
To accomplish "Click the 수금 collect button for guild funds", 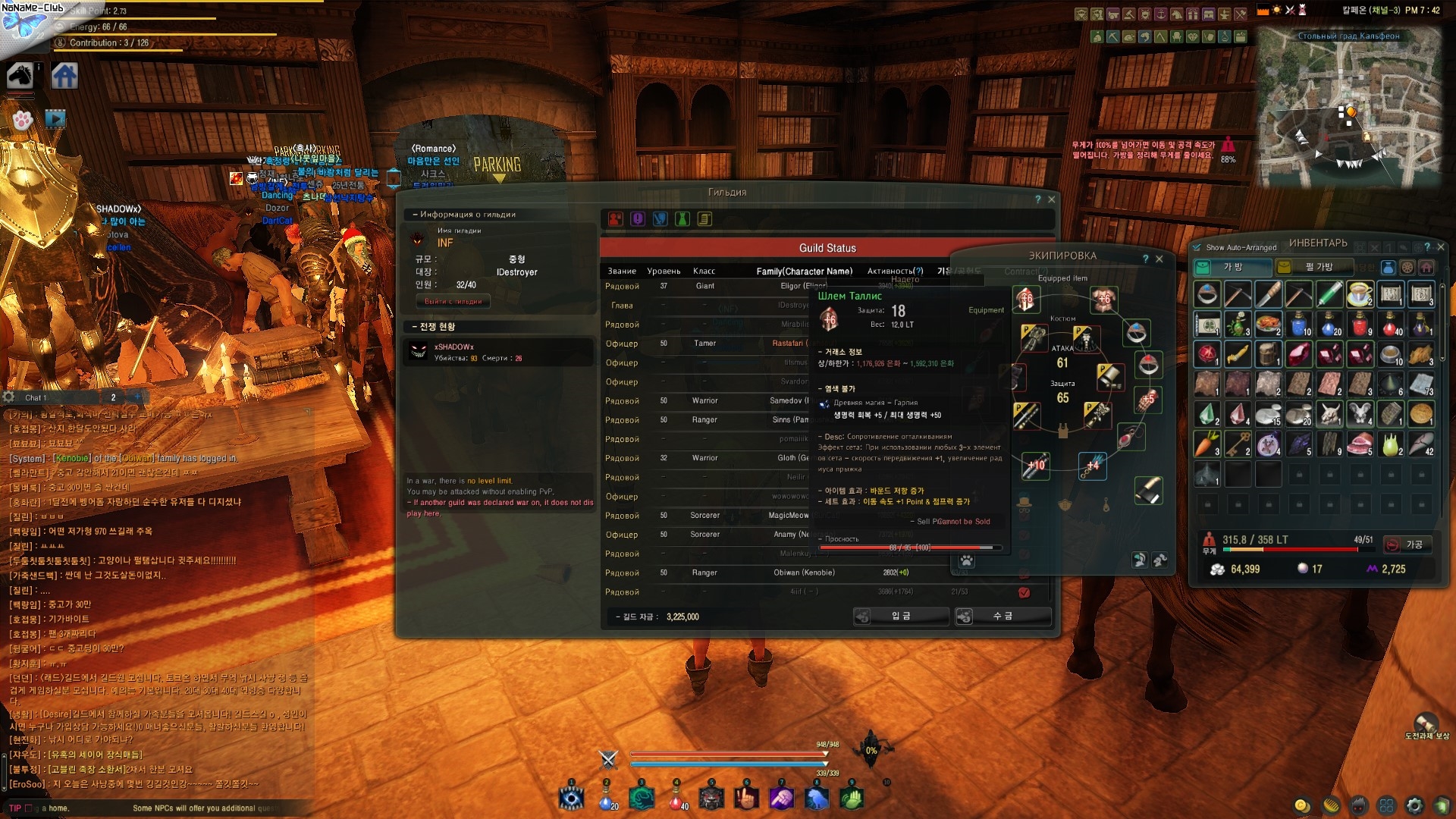I will click(1003, 617).
